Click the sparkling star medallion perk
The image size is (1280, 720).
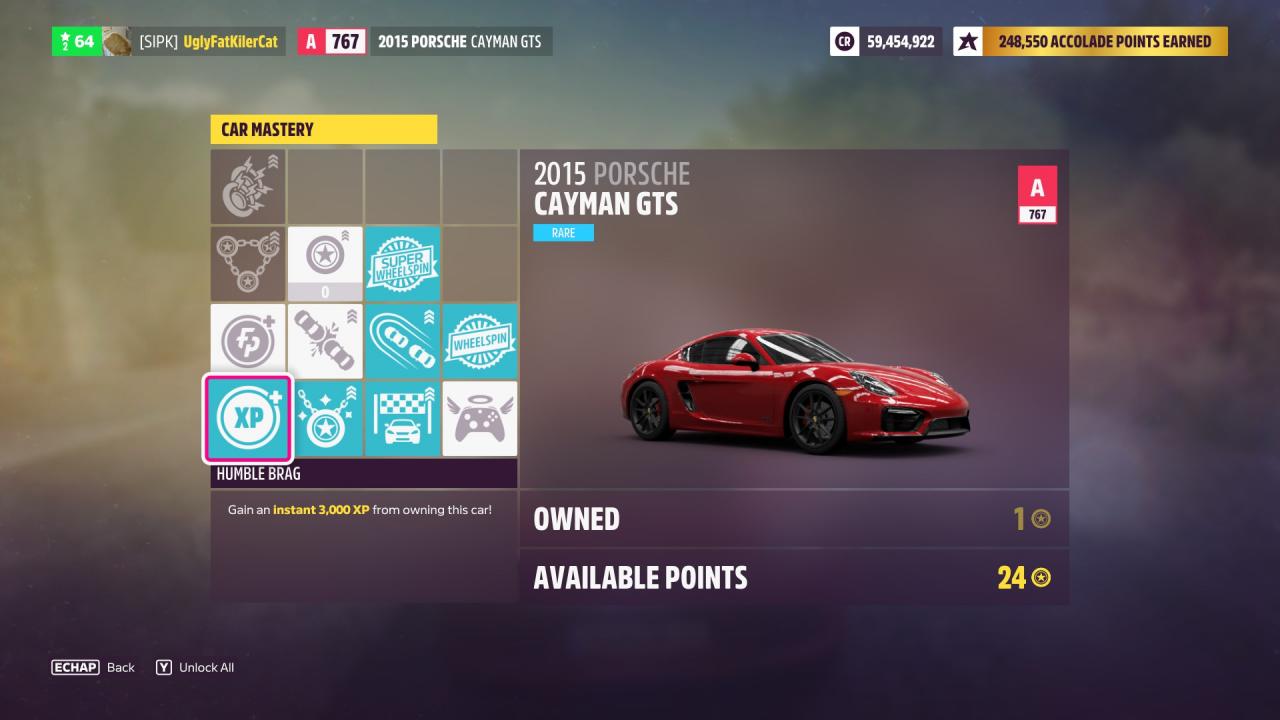click(x=325, y=419)
